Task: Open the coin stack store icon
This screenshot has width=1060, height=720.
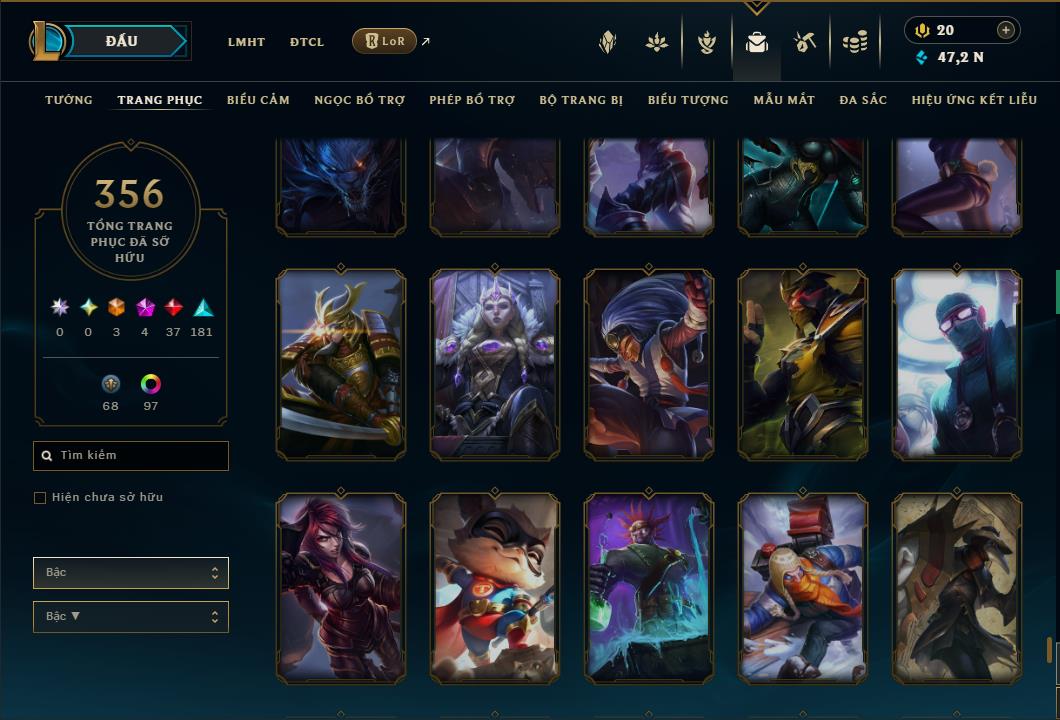Action: [x=854, y=42]
